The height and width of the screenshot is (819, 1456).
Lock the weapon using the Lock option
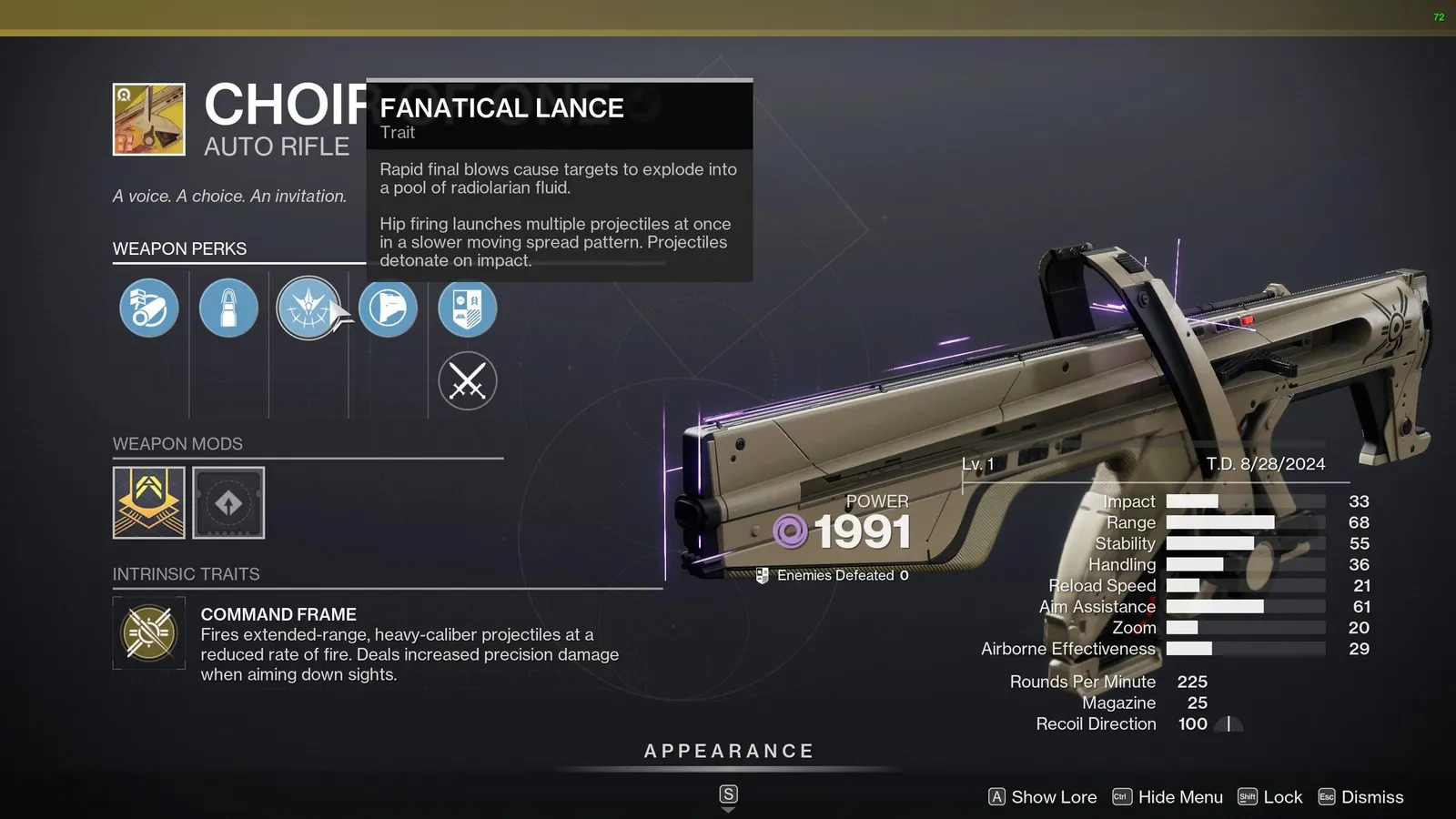point(1270,797)
